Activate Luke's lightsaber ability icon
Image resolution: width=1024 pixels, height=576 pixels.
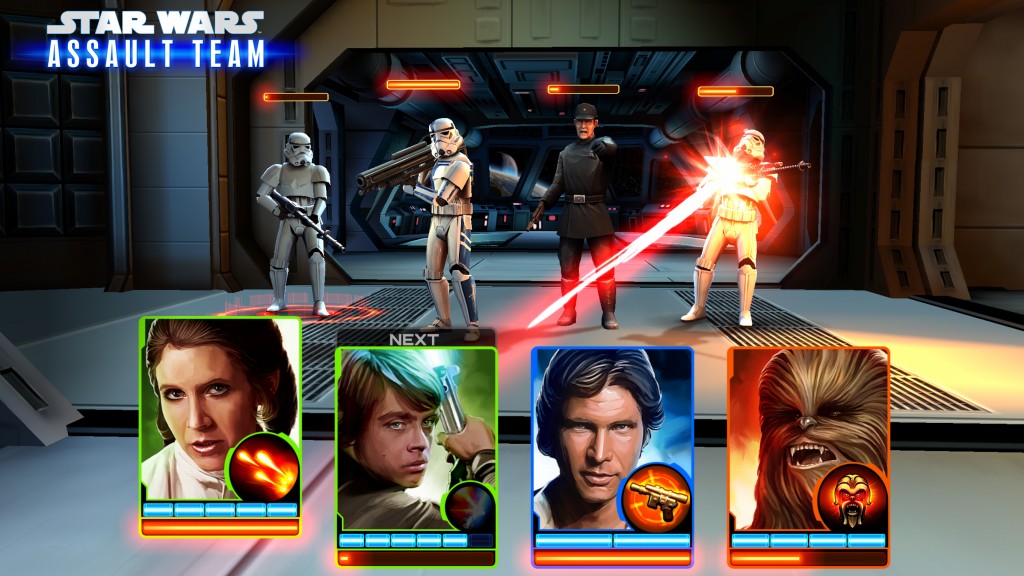[467, 503]
